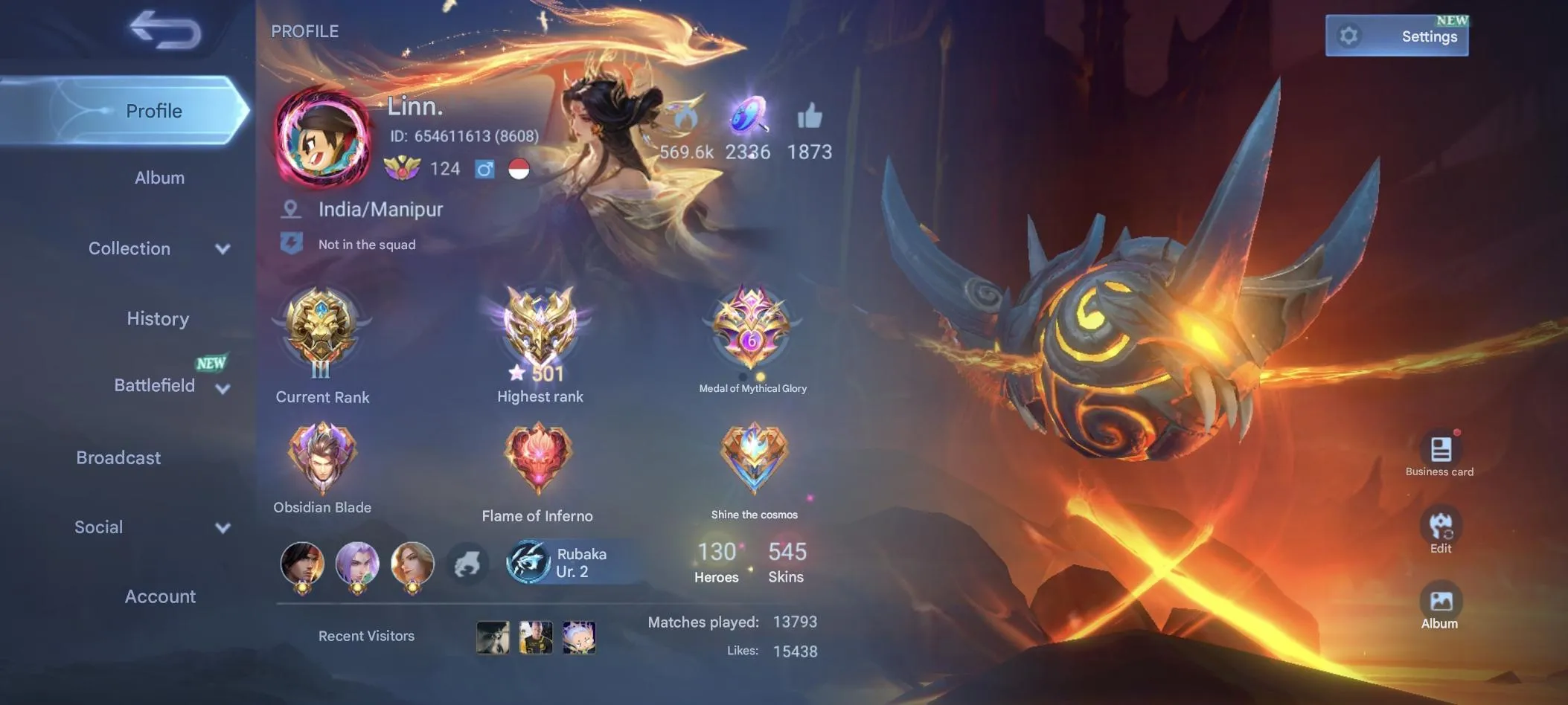Image resolution: width=1568 pixels, height=705 pixels.
Task: Expand the Social section
Action: click(x=97, y=527)
